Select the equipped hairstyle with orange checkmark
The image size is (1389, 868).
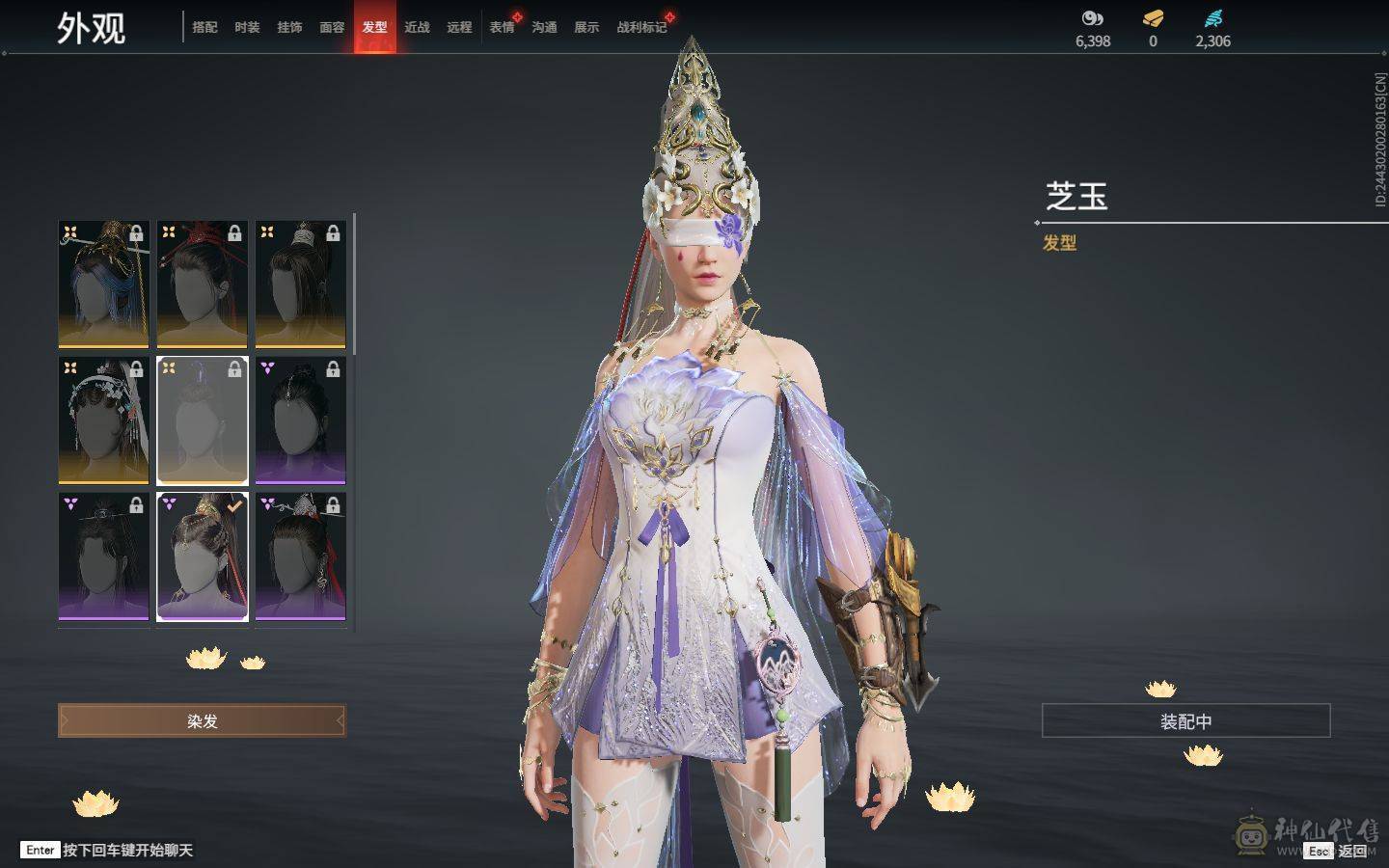click(203, 556)
